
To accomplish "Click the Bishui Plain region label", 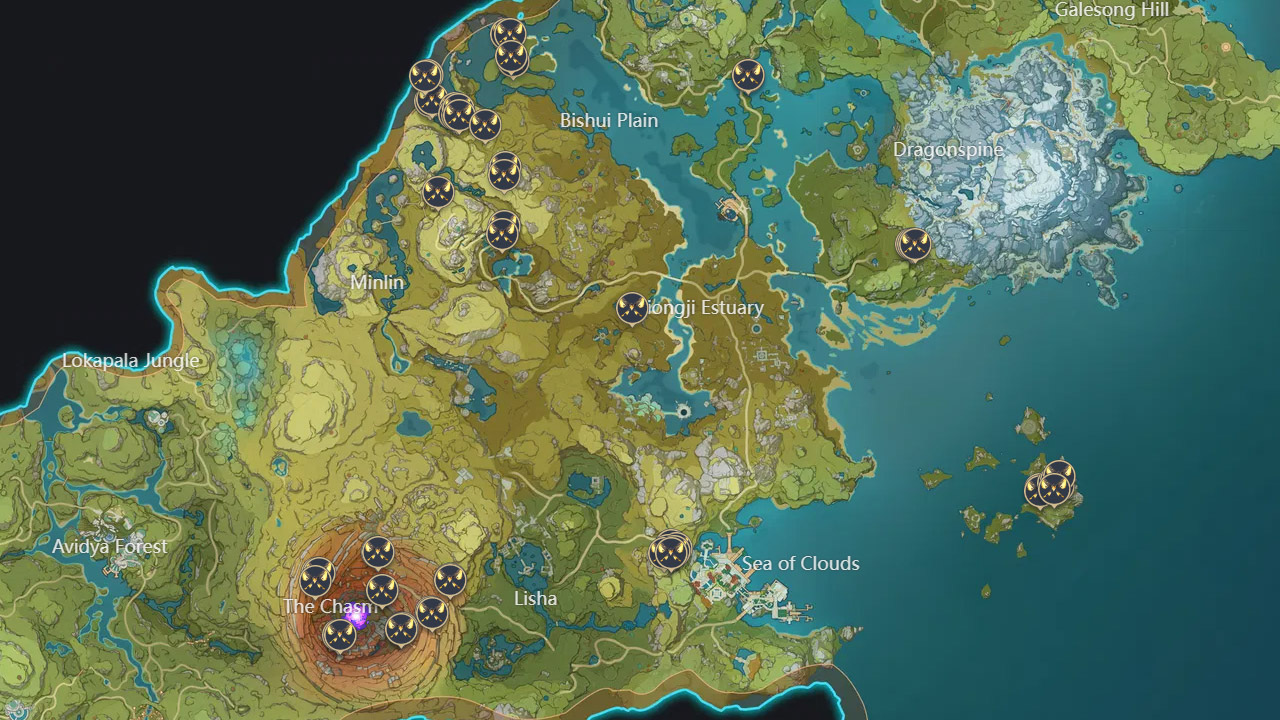I will 608,120.
